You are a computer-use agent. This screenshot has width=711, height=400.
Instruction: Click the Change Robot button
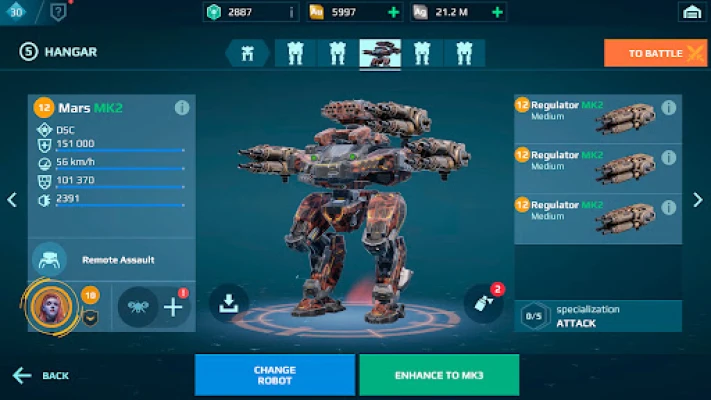coord(274,375)
